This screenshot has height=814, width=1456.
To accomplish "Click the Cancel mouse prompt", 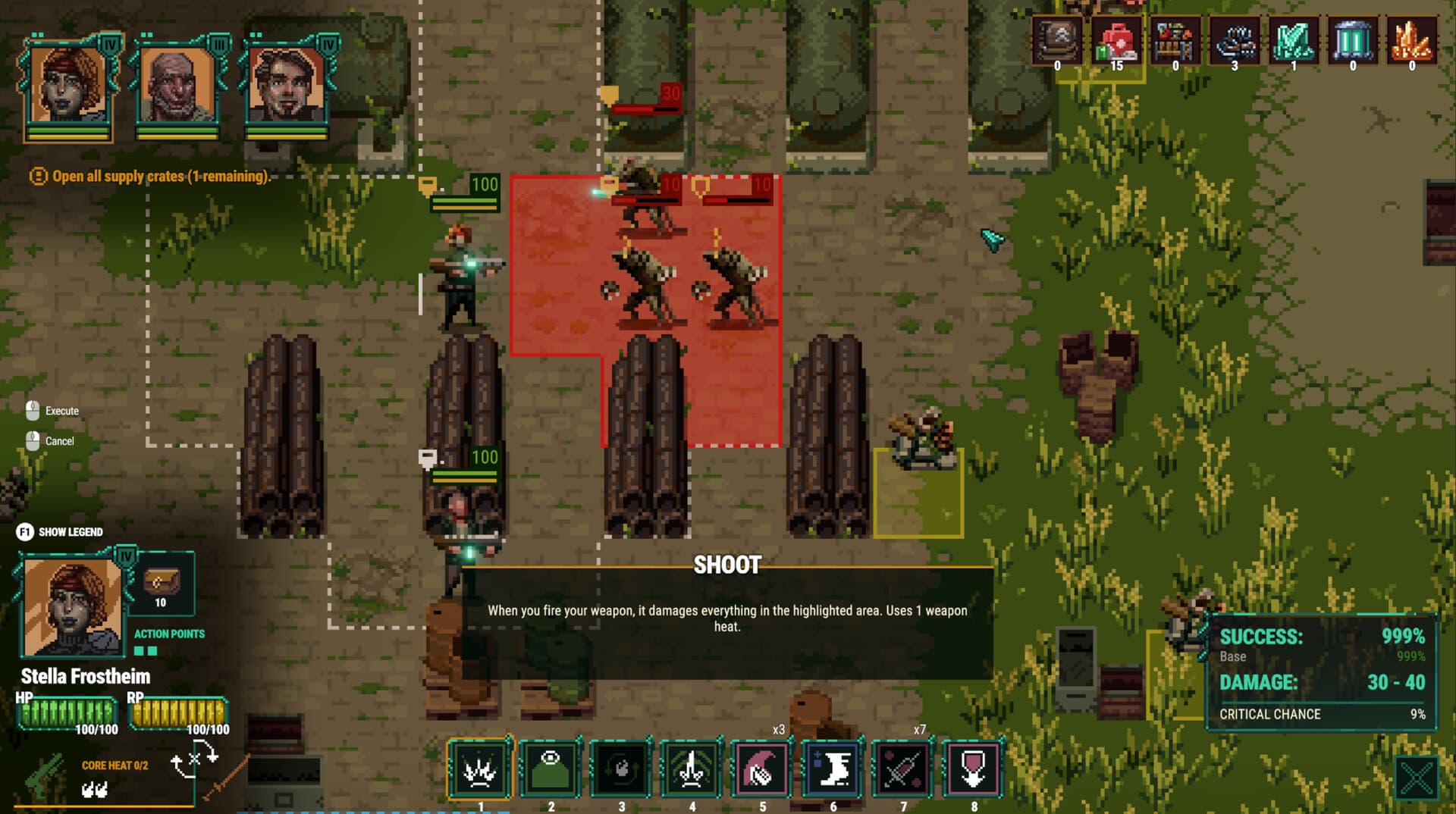I will tap(52, 441).
